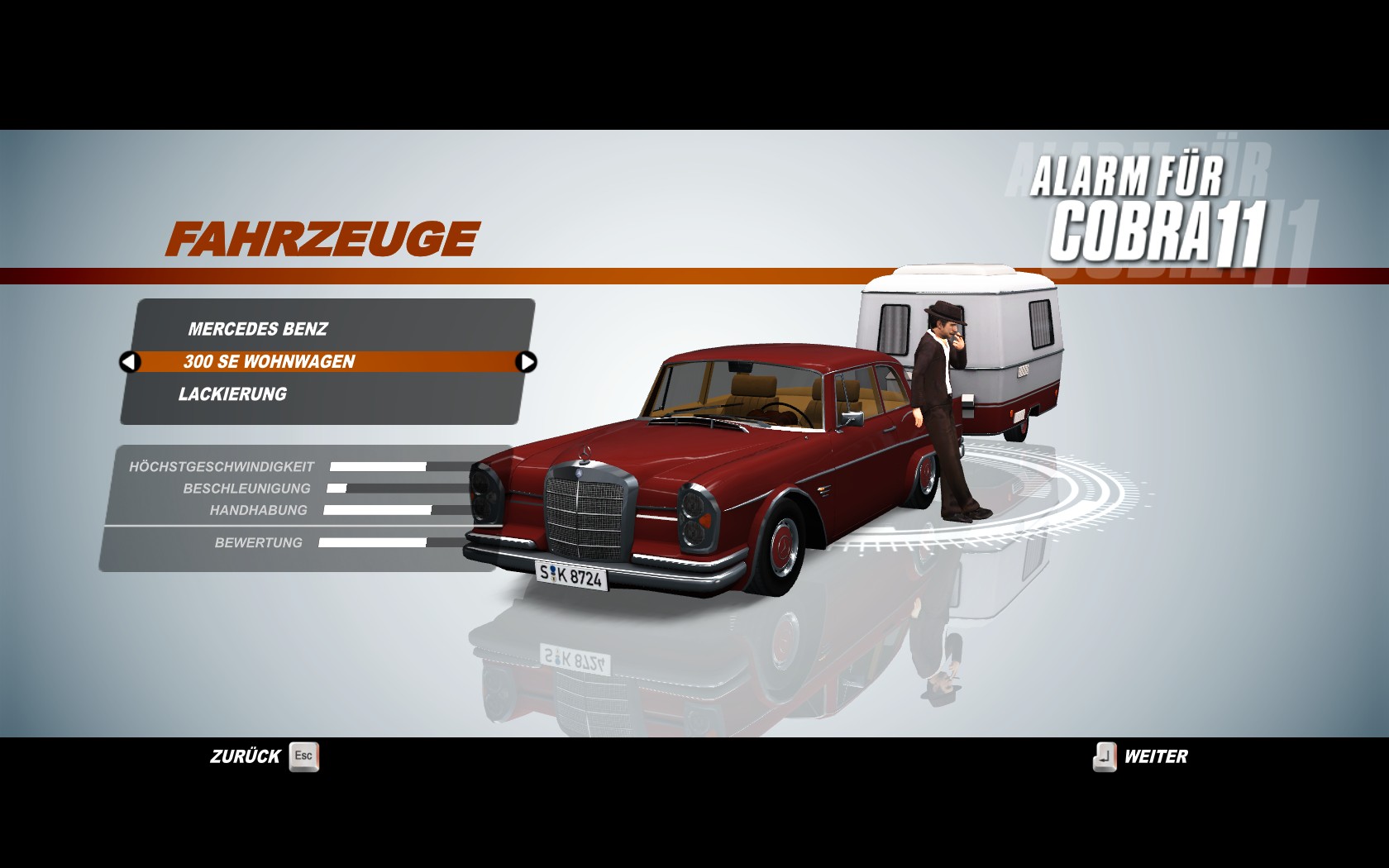Open the Lackierung paint option
1389x868 pixels.
(232, 394)
